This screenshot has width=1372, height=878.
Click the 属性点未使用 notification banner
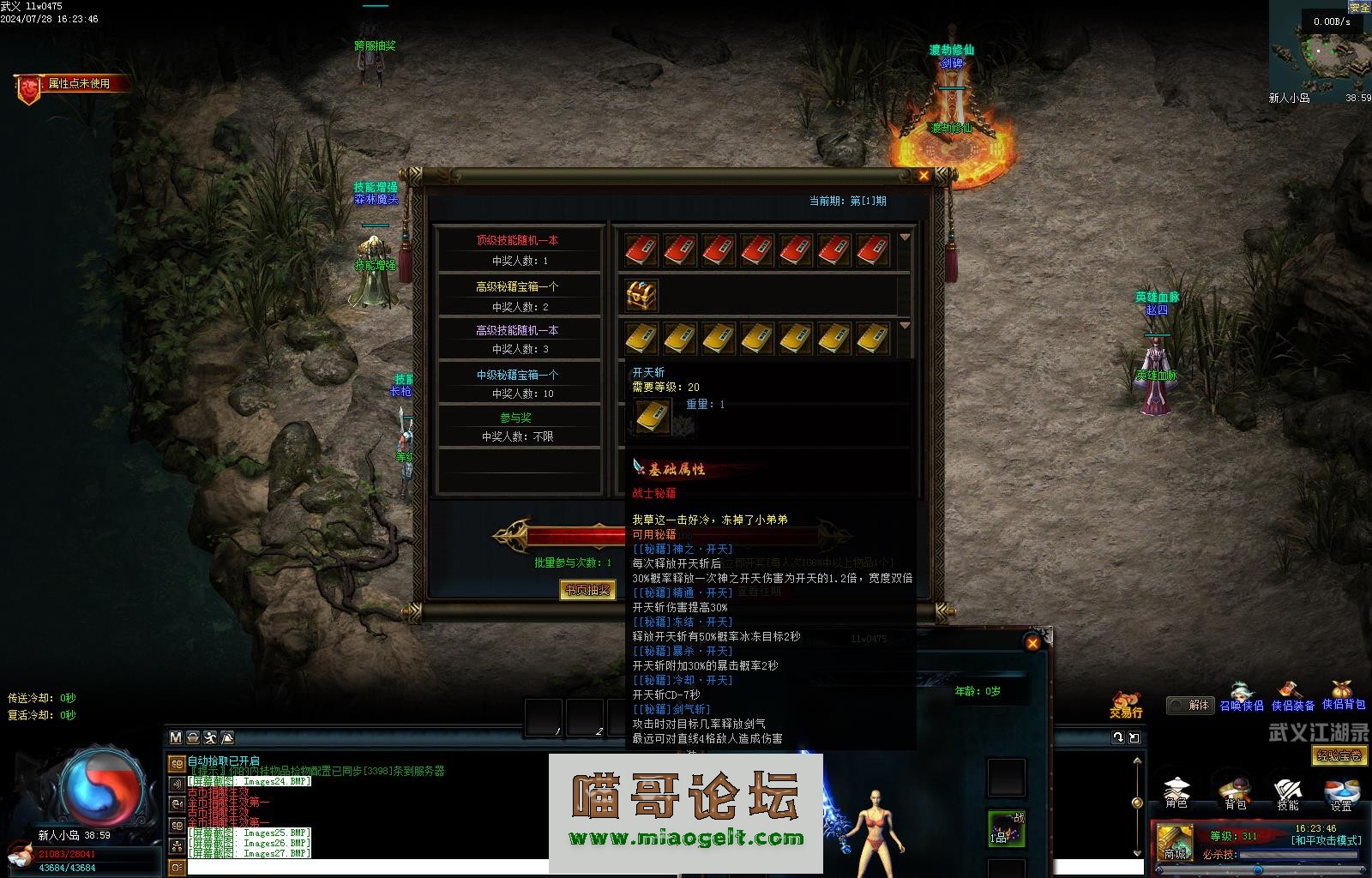pyautogui.click(x=77, y=84)
